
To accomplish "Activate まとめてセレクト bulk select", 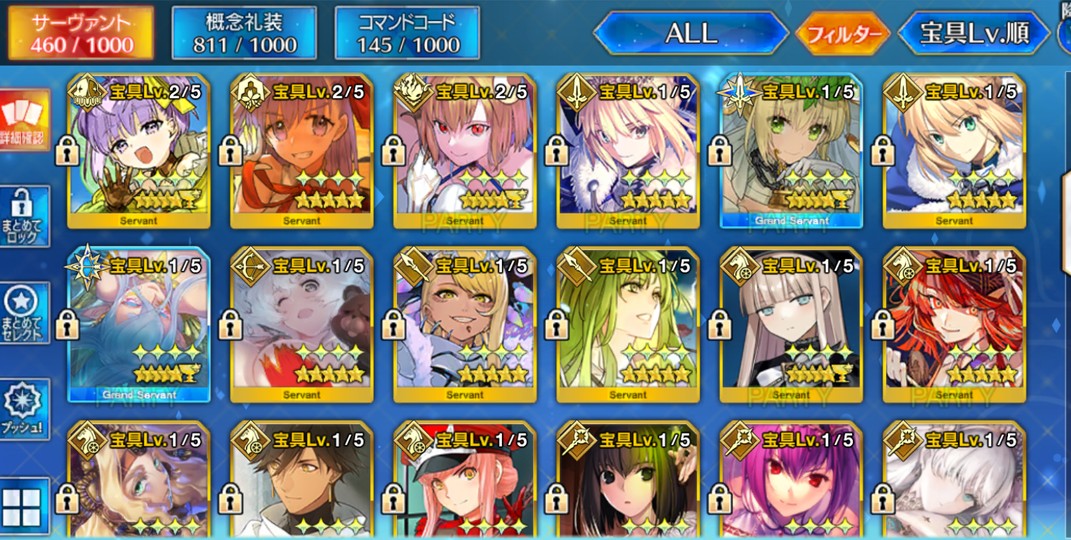I will coord(23,313).
